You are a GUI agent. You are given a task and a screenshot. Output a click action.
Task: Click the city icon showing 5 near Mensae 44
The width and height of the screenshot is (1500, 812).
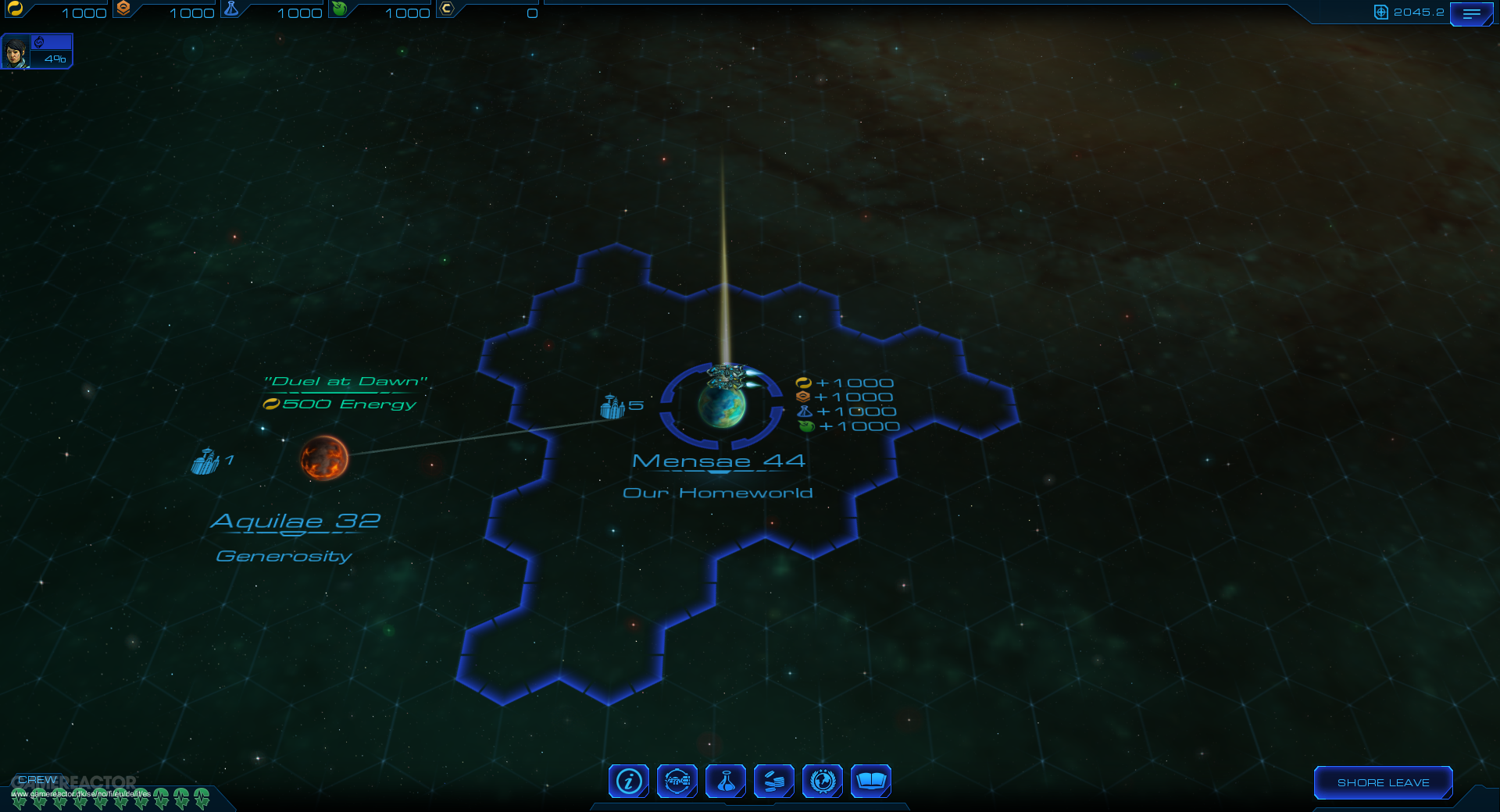coord(612,407)
